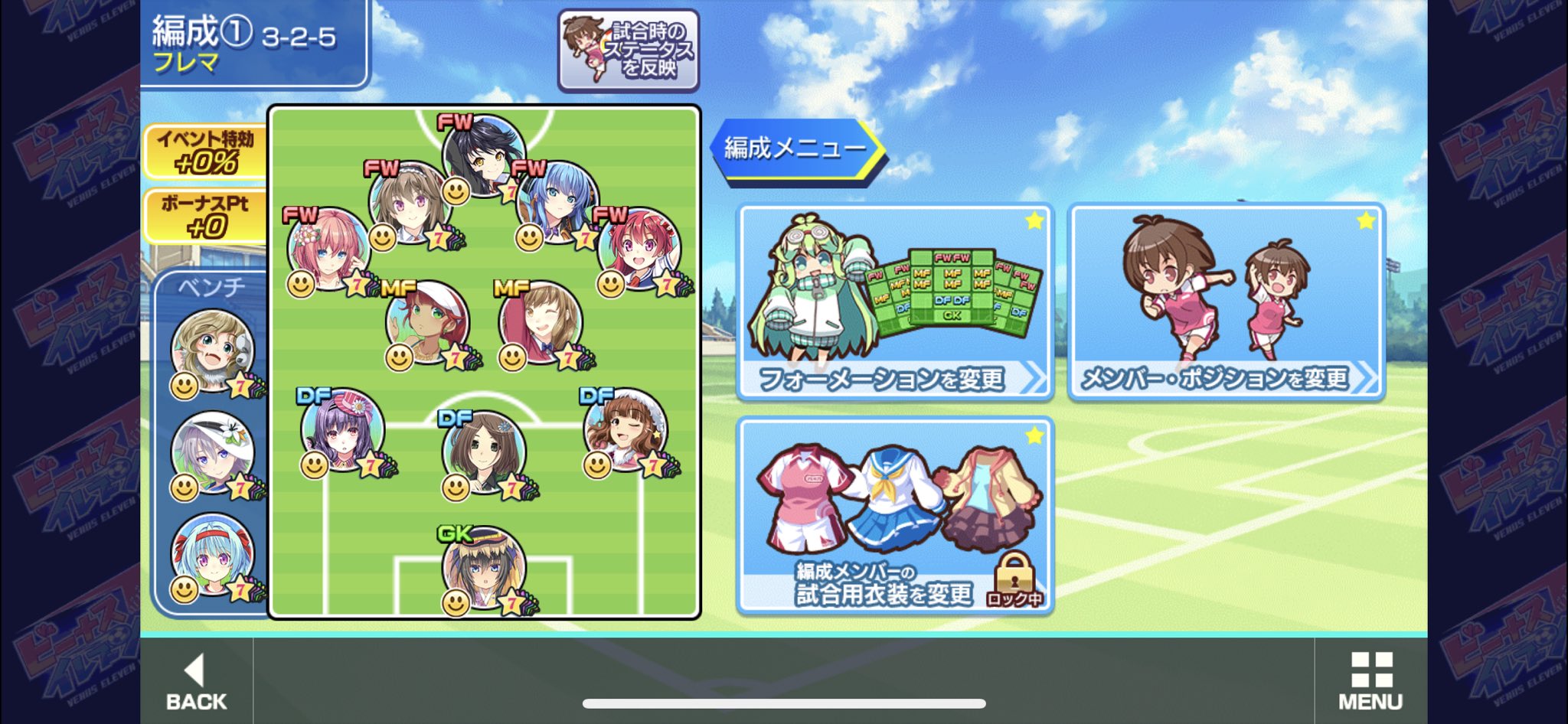Go back with the BACK button
The image size is (1568, 724).
196,680
